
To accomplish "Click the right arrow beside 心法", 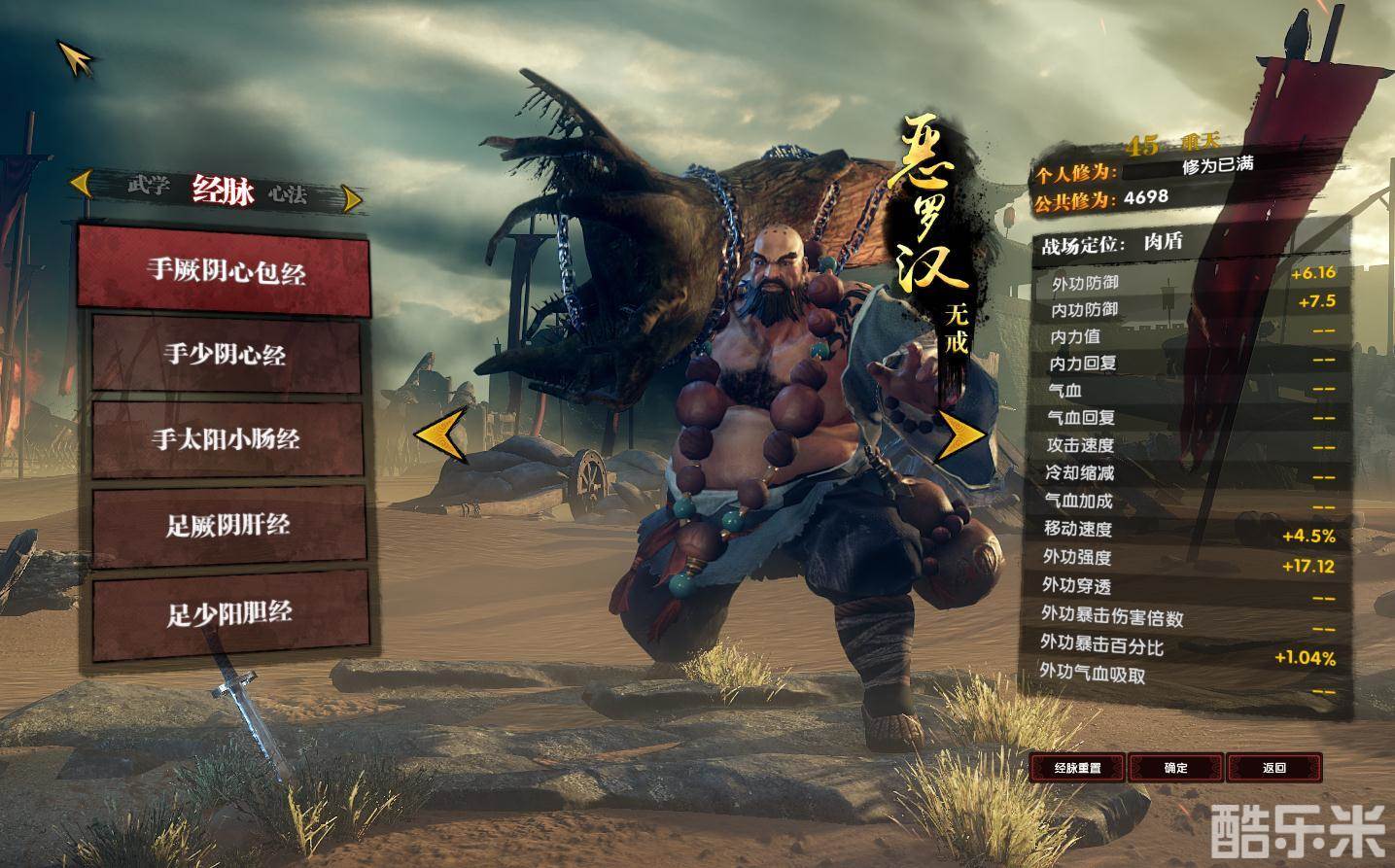I will [352, 199].
